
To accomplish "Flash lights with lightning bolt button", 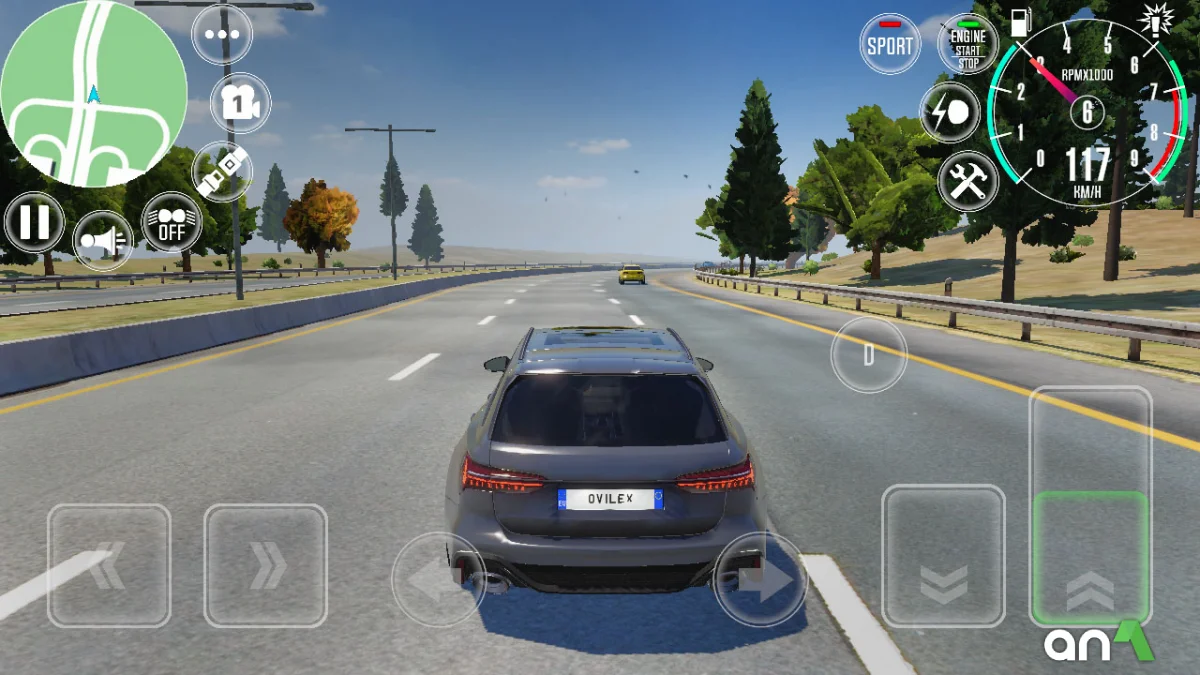I will (x=950, y=112).
